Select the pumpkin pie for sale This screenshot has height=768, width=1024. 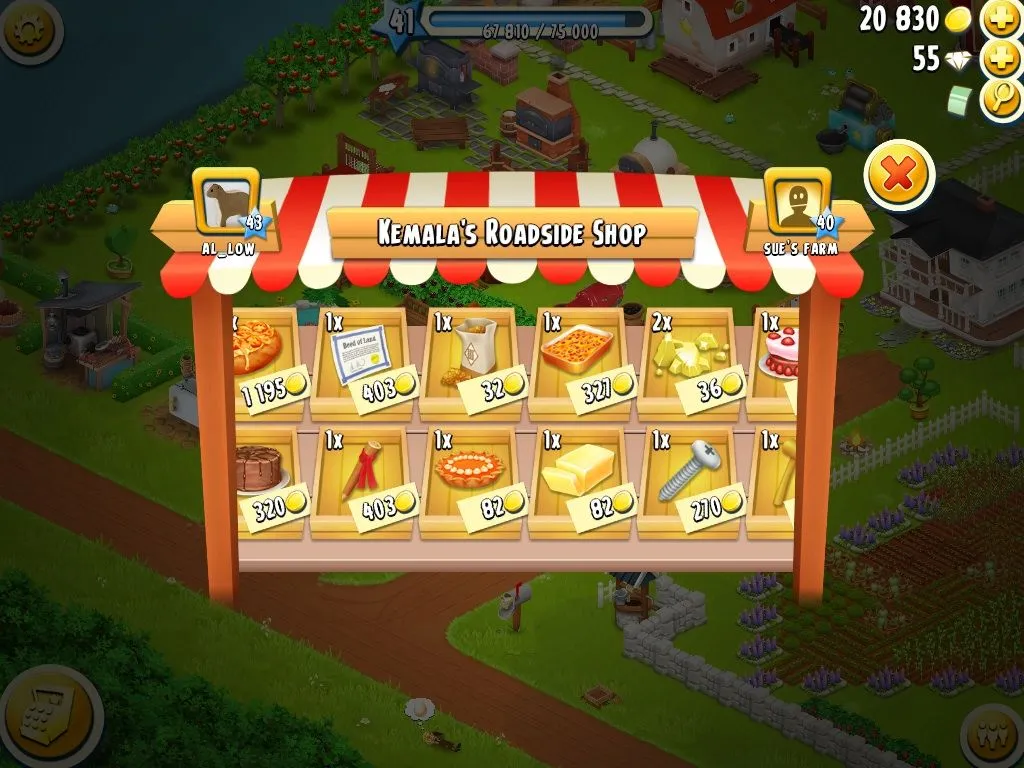point(473,482)
